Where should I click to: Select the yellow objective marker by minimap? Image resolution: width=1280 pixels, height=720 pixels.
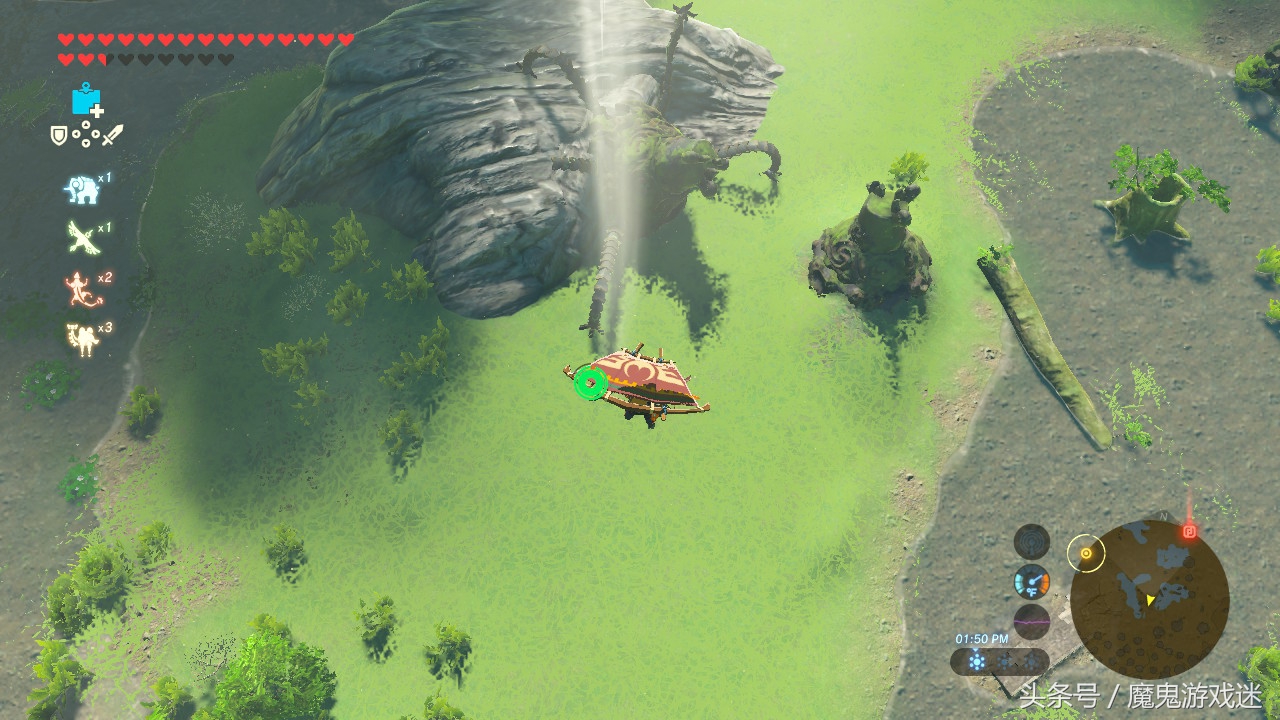pyautogui.click(x=1085, y=552)
